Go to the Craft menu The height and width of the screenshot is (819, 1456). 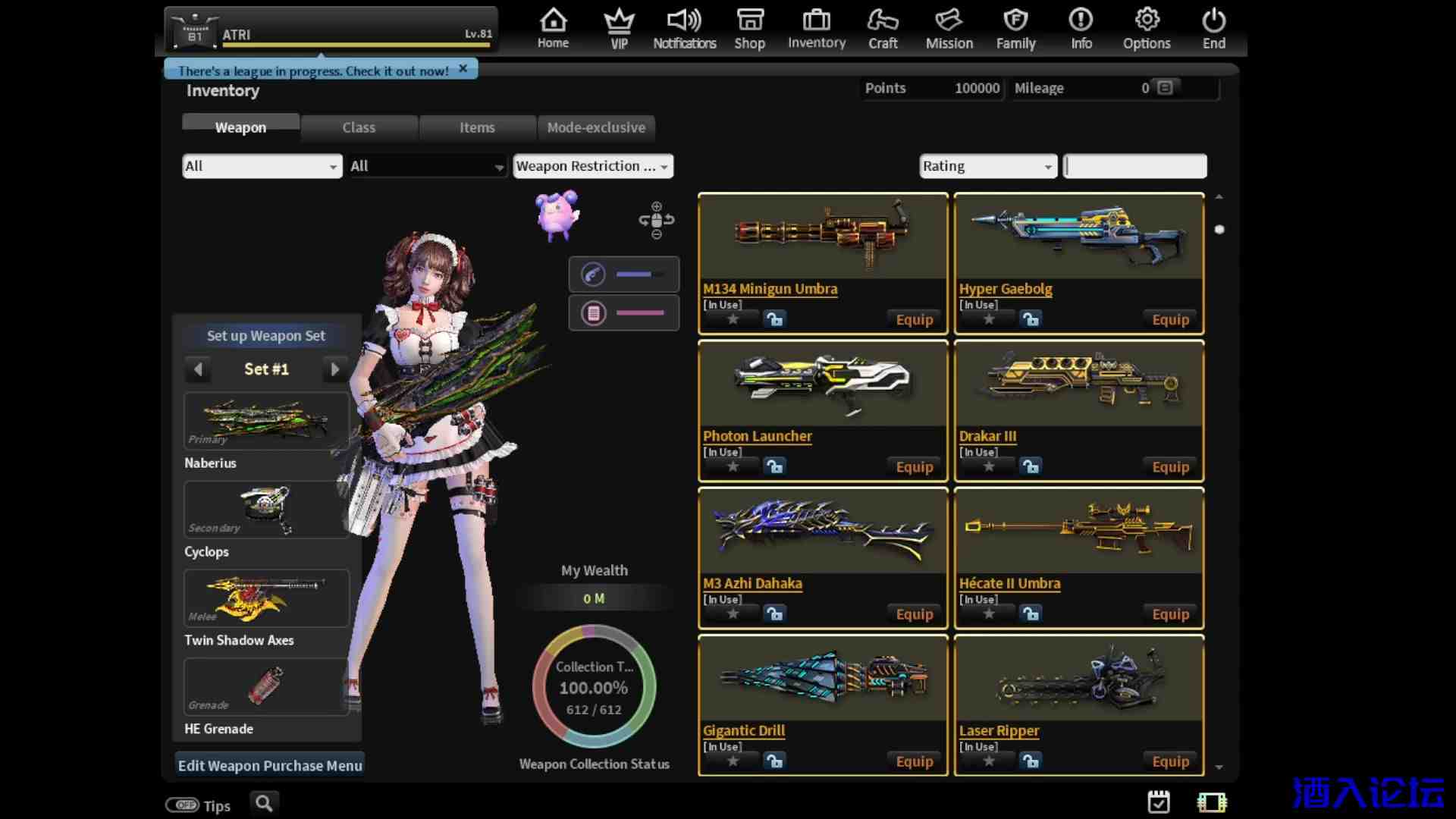click(883, 29)
